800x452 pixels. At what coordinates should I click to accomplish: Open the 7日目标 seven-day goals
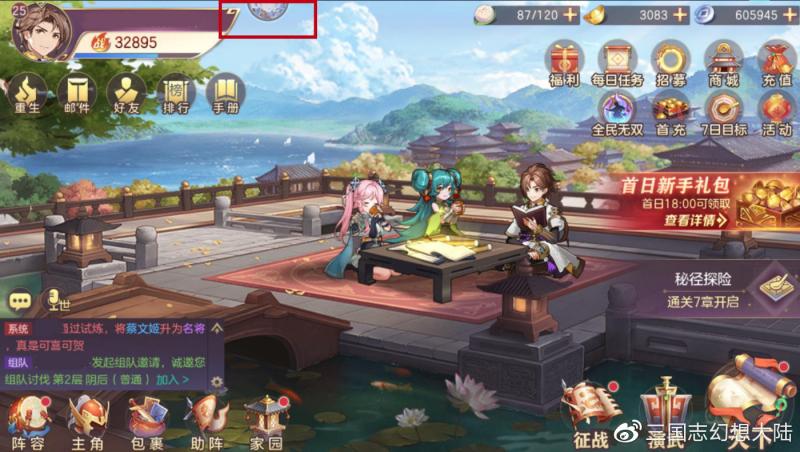coord(722,112)
